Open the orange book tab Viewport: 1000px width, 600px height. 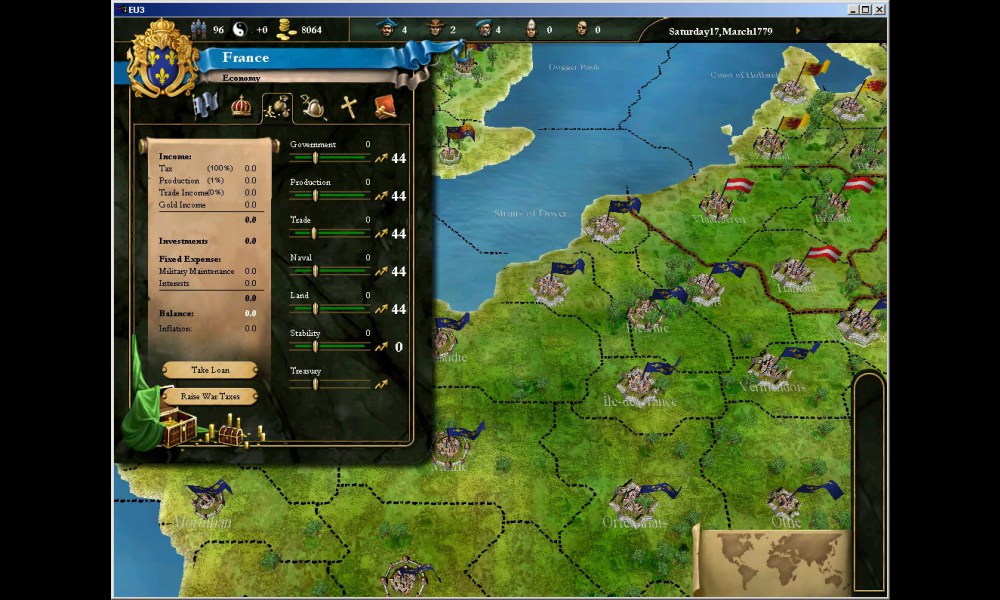[385, 106]
